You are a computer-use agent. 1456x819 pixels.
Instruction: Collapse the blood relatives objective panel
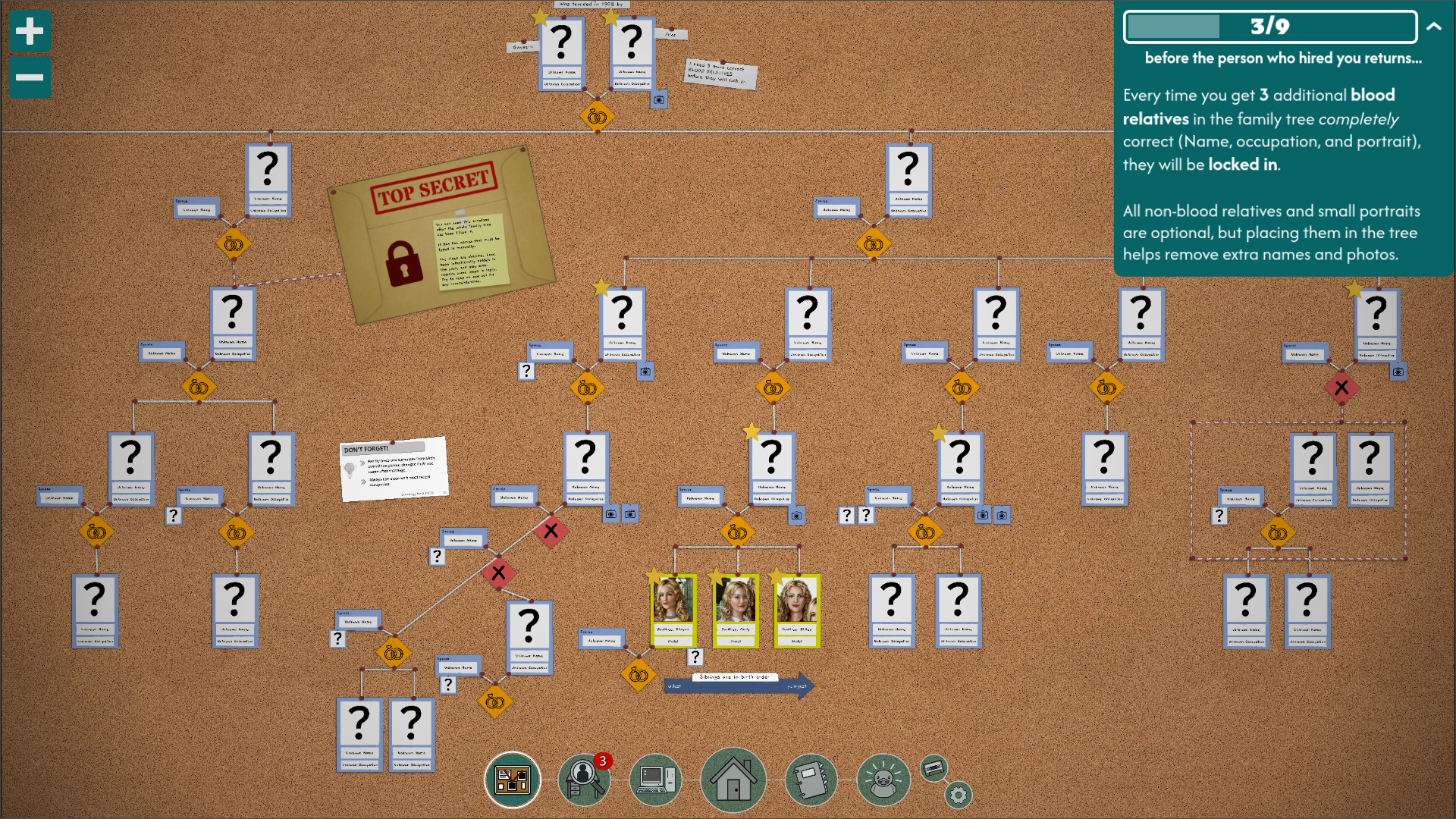pos(1432,26)
